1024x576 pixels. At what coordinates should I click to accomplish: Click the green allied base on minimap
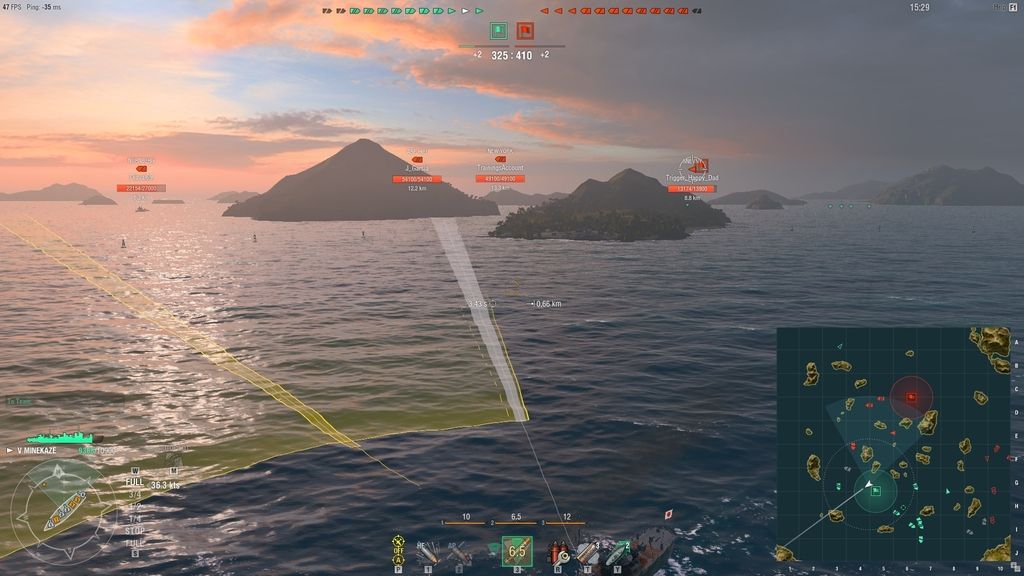point(876,490)
